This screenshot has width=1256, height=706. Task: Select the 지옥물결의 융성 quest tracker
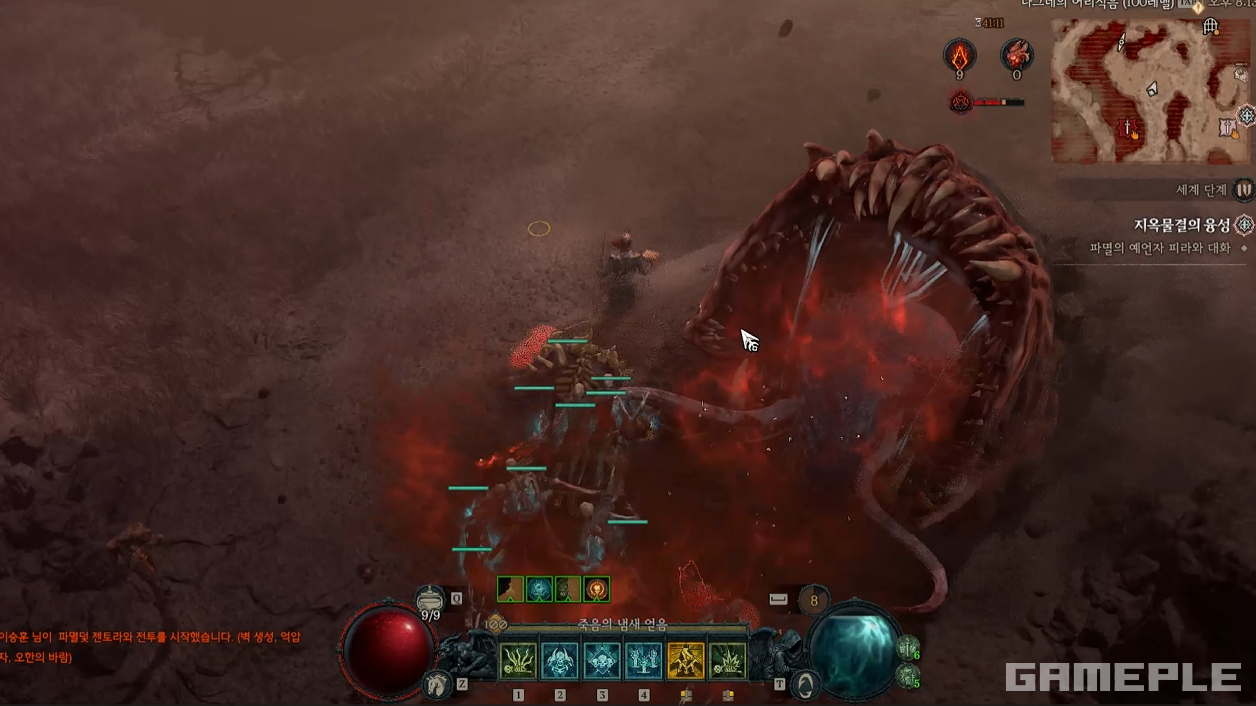click(1182, 225)
